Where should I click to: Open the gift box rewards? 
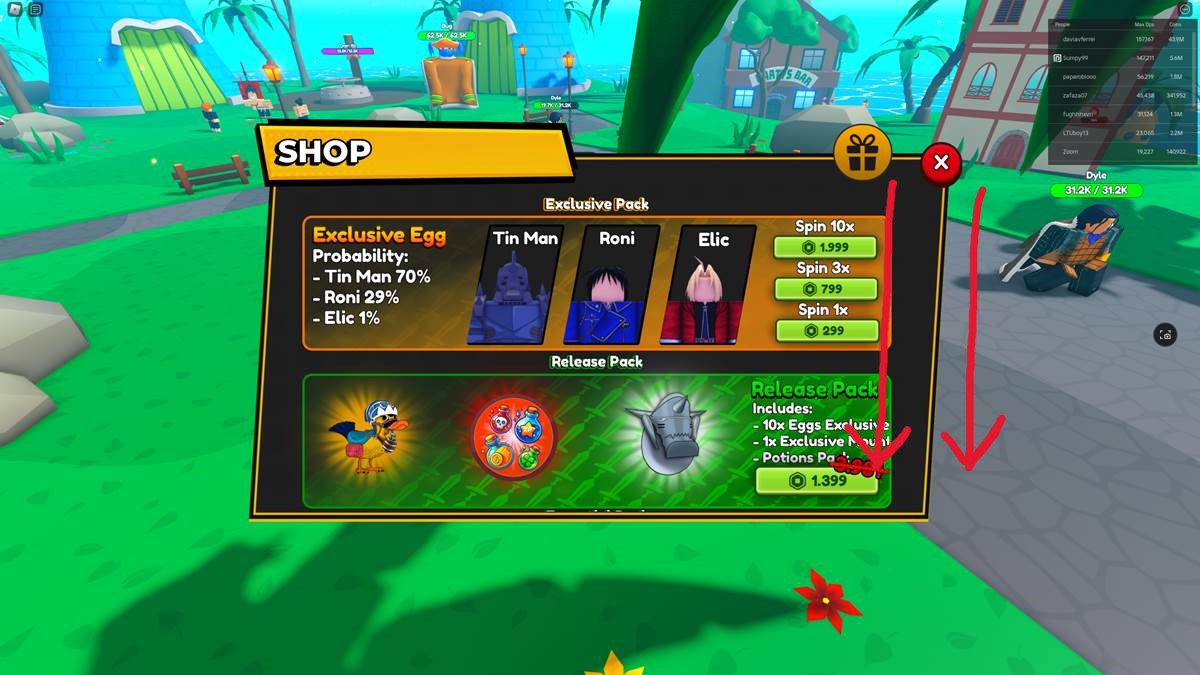point(862,153)
